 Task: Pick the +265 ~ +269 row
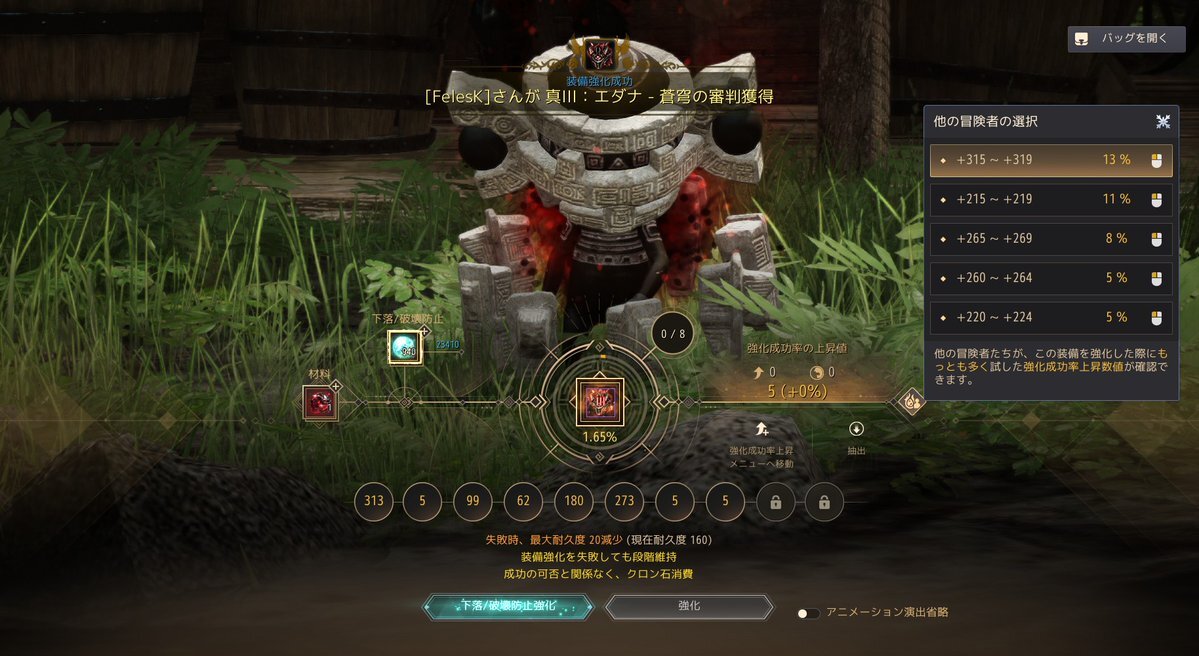1050,239
